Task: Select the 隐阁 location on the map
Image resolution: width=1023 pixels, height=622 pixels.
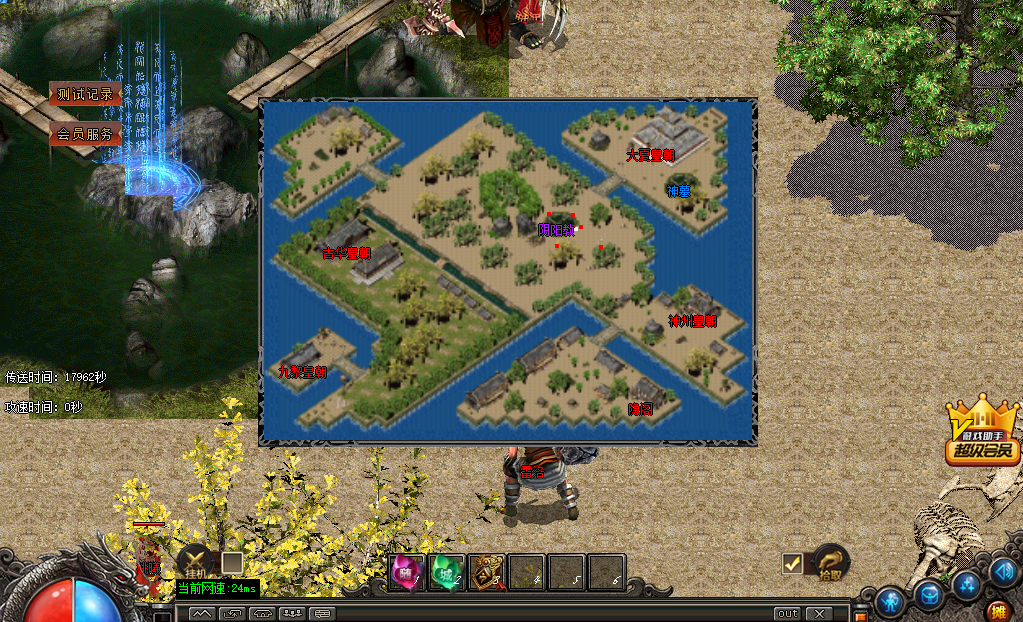Action: [x=640, y=409]
